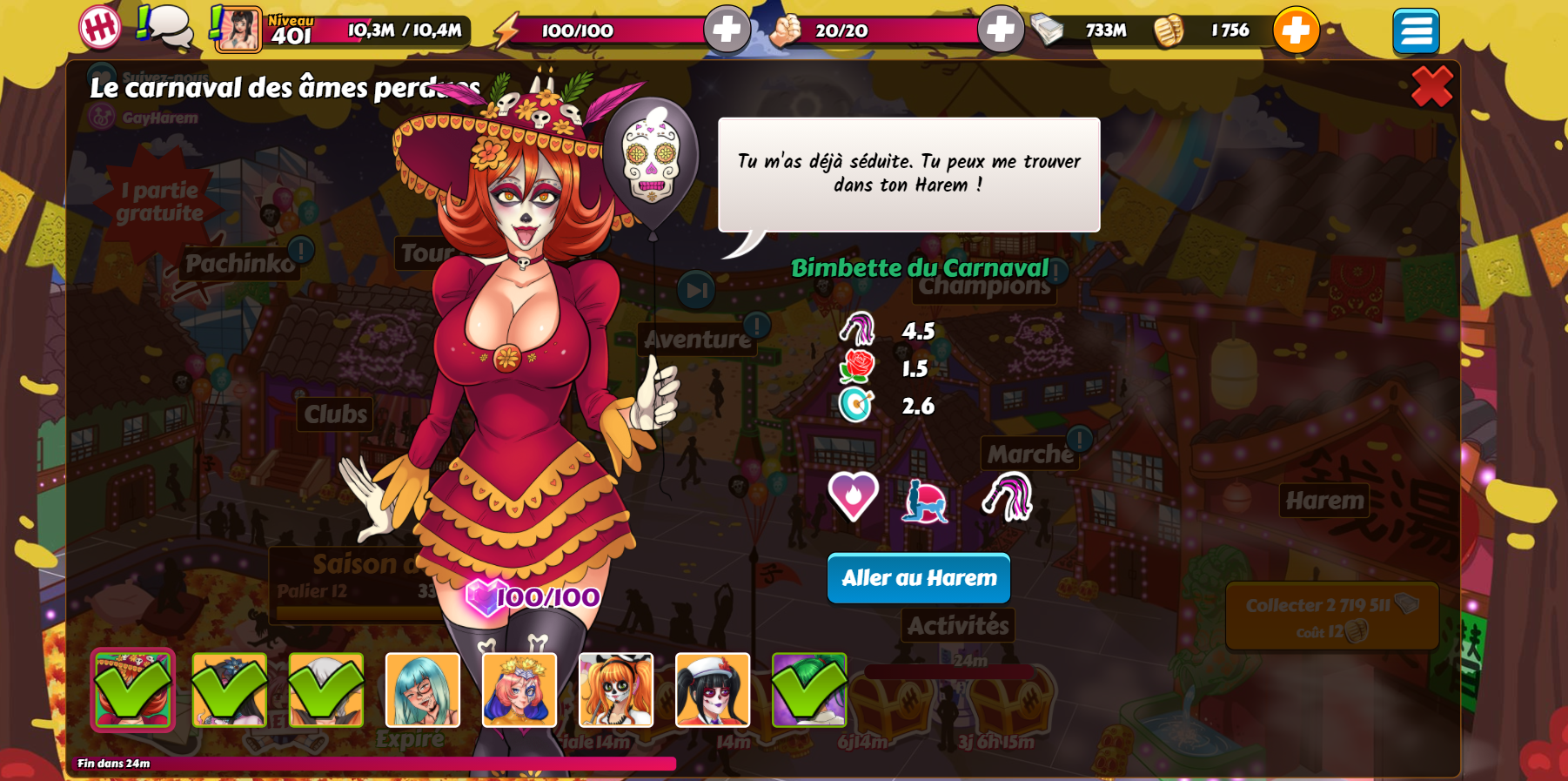The image size is (1568, 781).
Task: Go to the Harem via blue button
Action: [x=918, y=578]
